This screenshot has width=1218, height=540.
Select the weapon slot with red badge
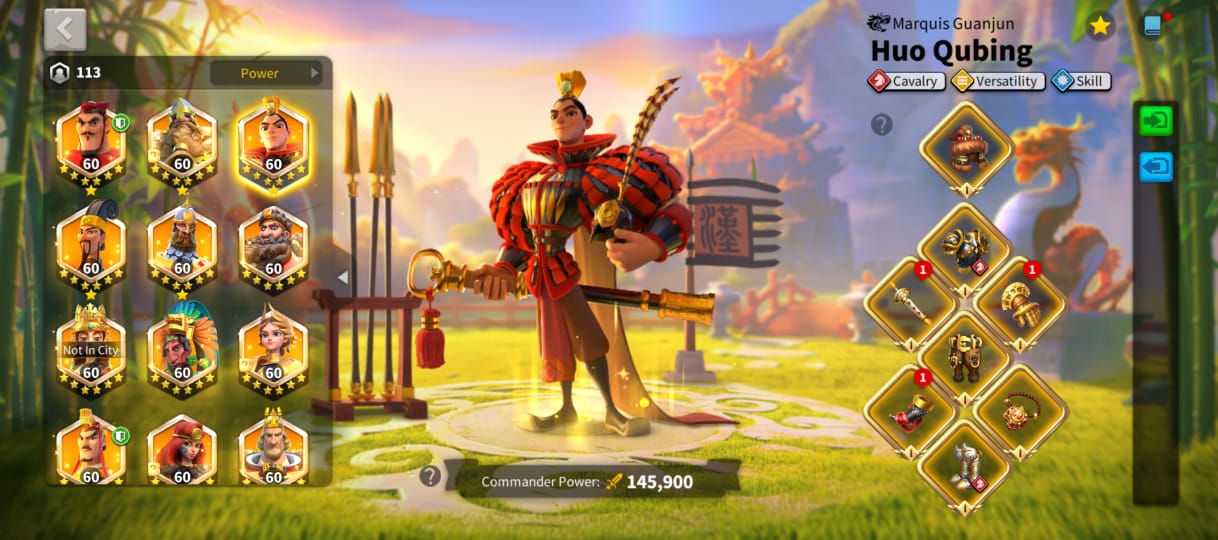click(909, 301)
